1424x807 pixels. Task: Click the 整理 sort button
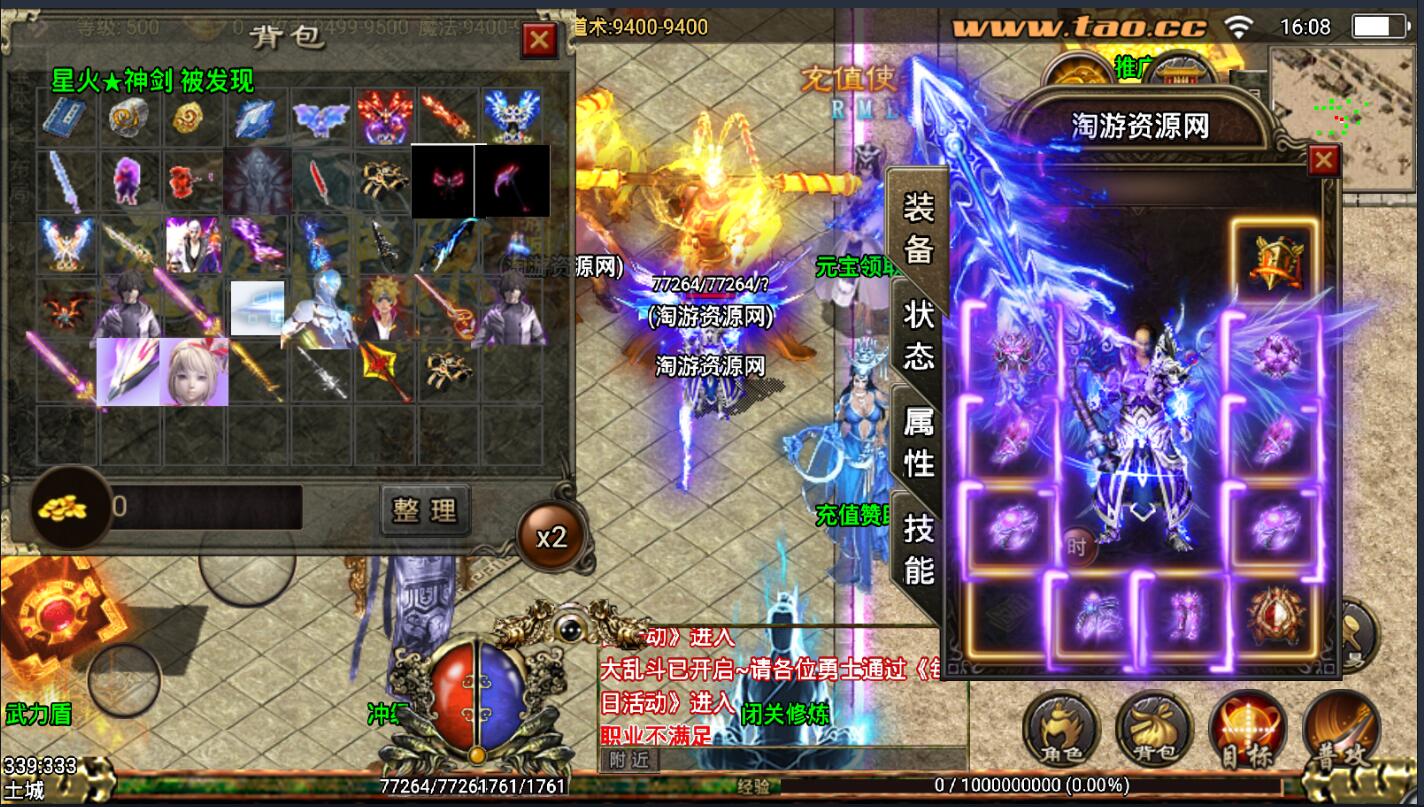coord(425,510)
